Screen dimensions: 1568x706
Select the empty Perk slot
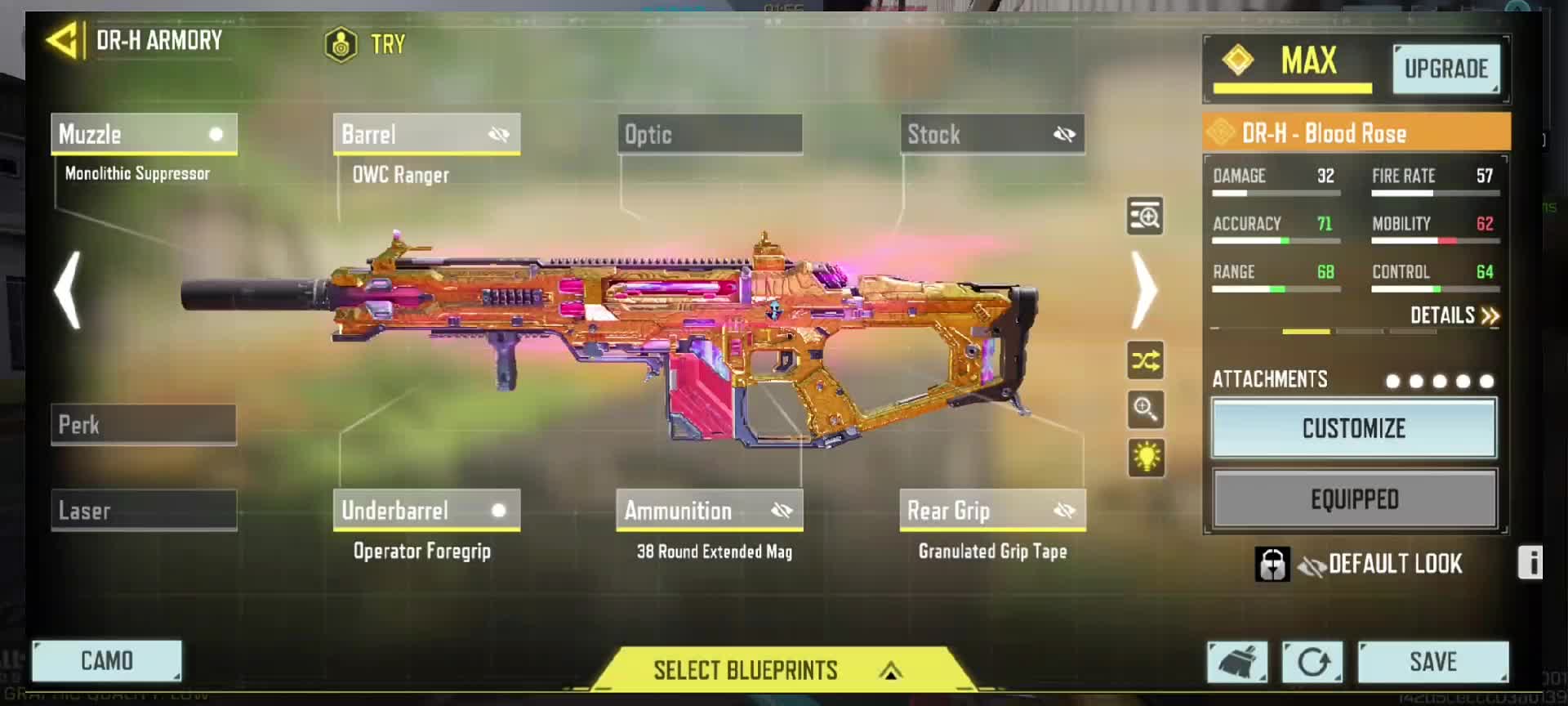pos(144,425)
